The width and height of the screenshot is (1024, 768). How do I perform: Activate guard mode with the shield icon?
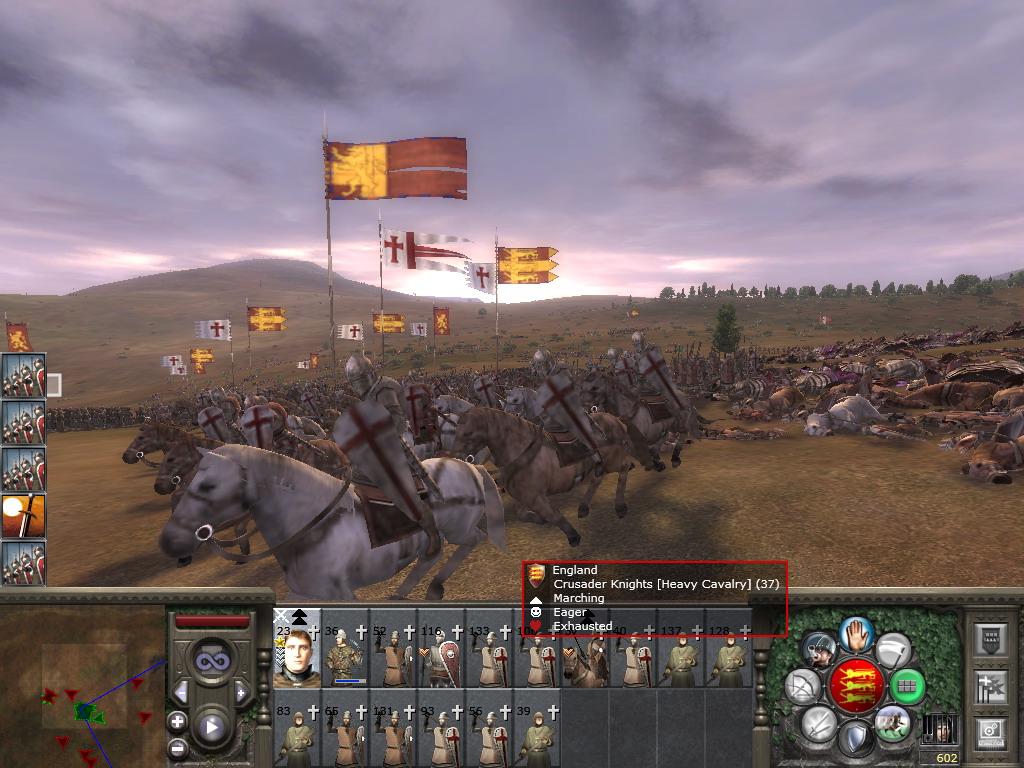click(x=854, y=740)
